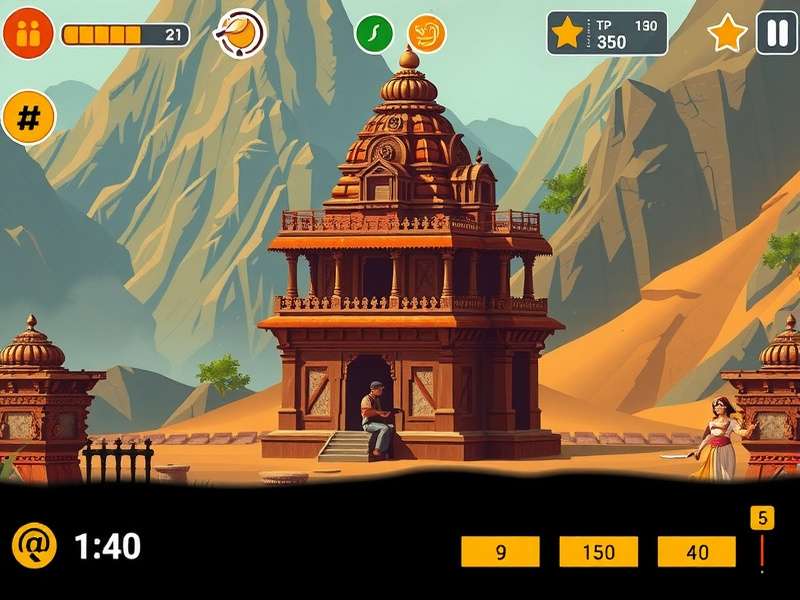
Task: Choose the yellow box labeled 150
Action: point(598,551)
